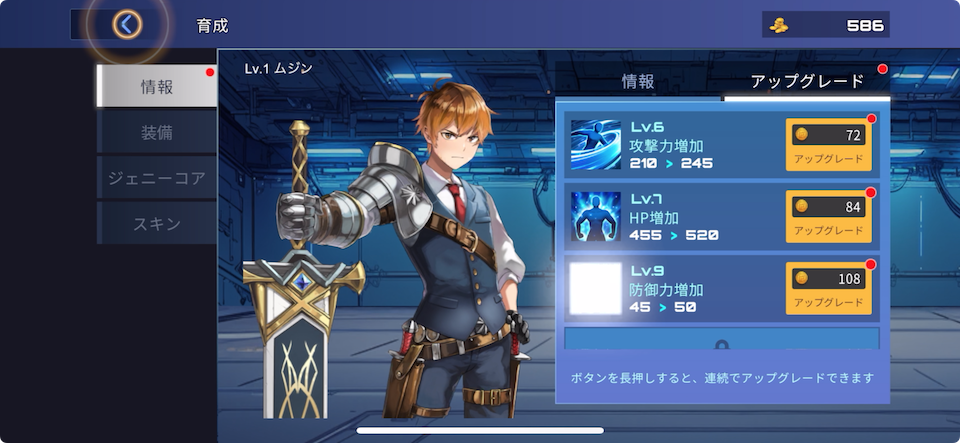The height and width of the screenshot is (443, 960).
Task: Go back using the arrow button
Action: pos(127,24)
